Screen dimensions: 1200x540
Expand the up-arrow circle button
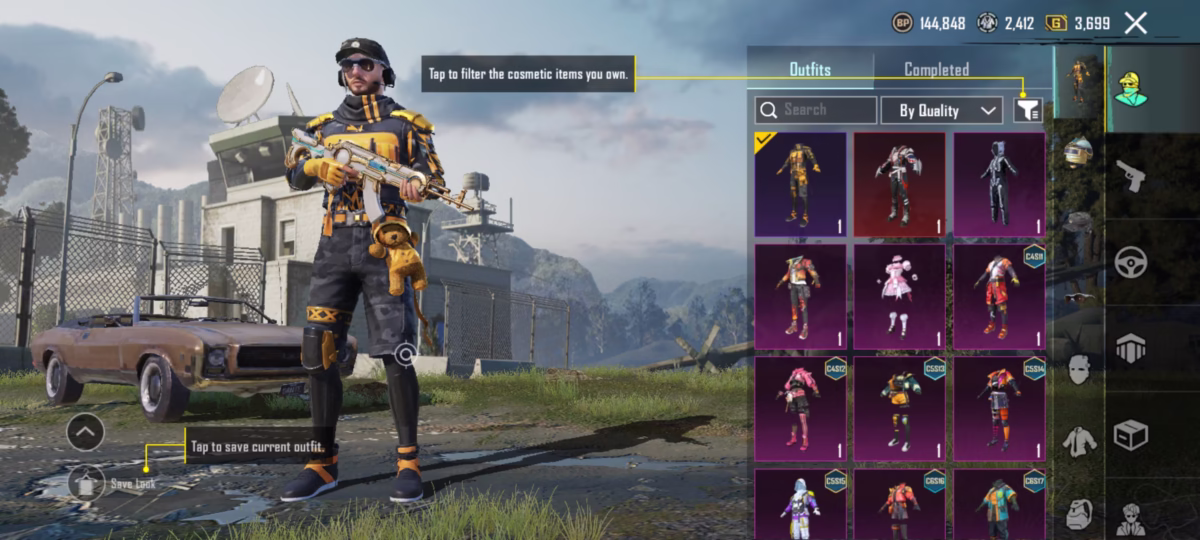(x=85, y=432)
